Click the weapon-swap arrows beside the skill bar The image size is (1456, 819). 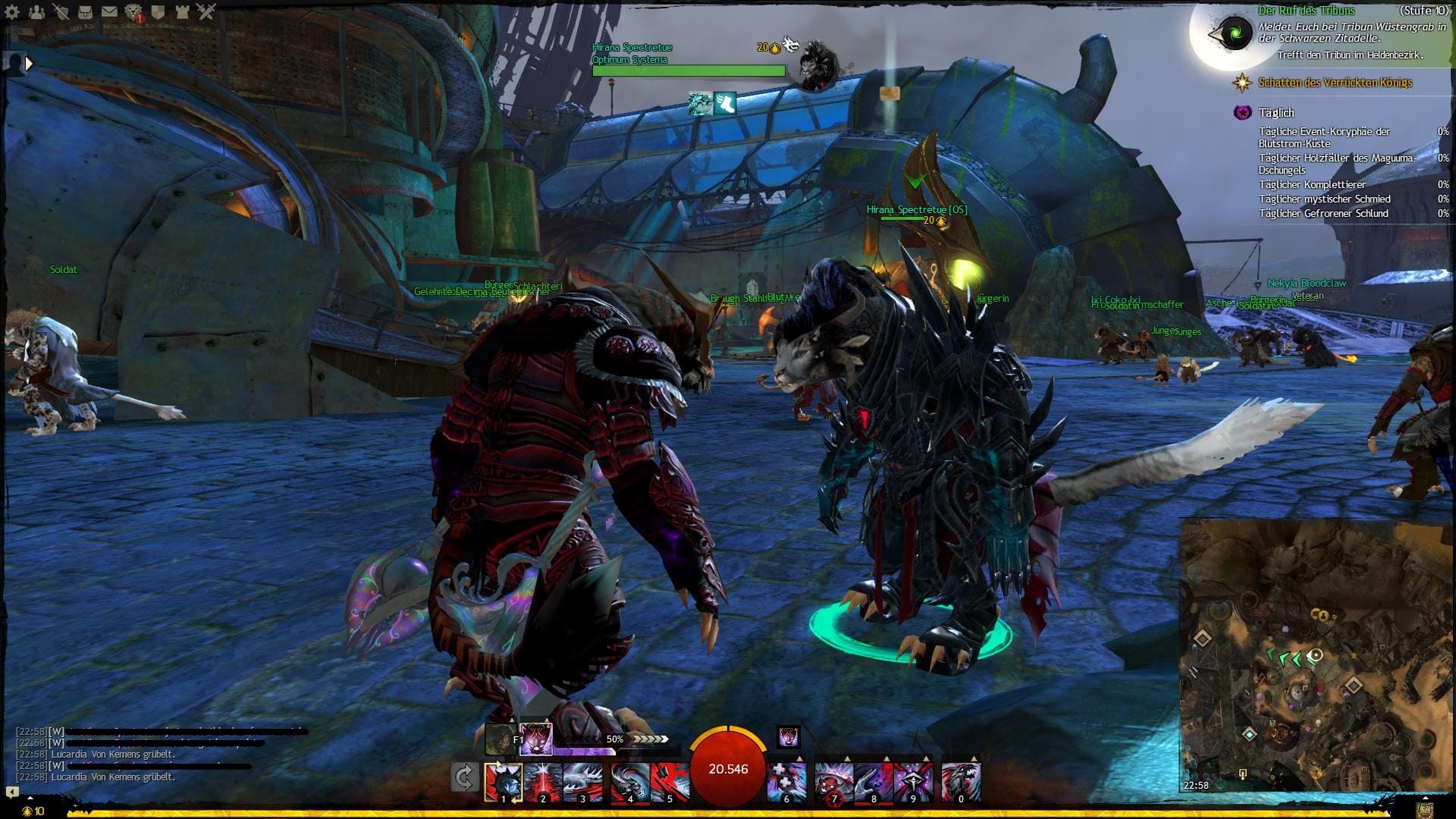[x=465, y=778]
